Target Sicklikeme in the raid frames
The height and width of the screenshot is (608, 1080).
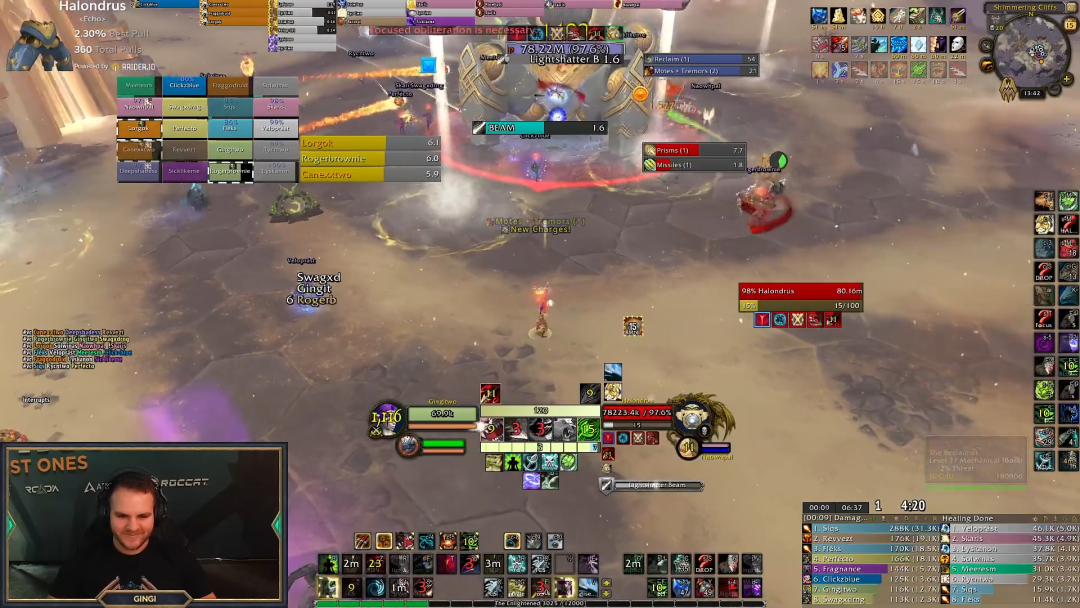coord(185,170)
